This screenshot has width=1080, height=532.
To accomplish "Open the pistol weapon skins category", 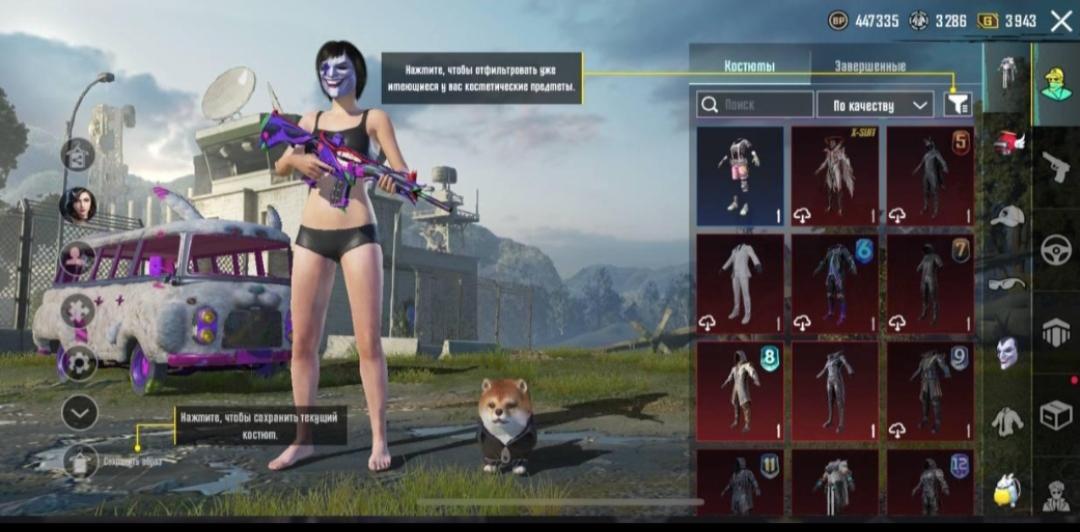I will [1056, 167].
